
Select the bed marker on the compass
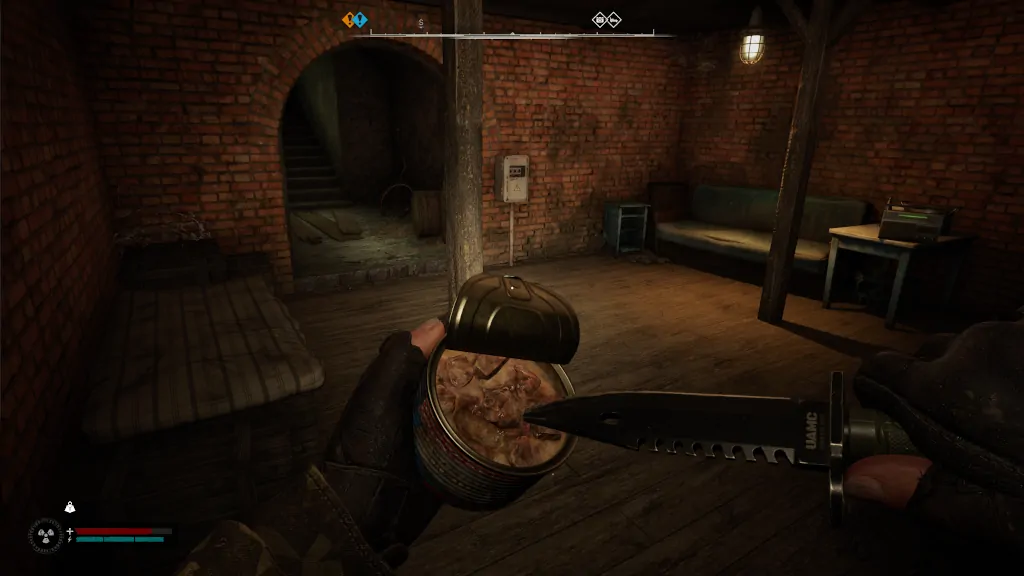point(614,19)
